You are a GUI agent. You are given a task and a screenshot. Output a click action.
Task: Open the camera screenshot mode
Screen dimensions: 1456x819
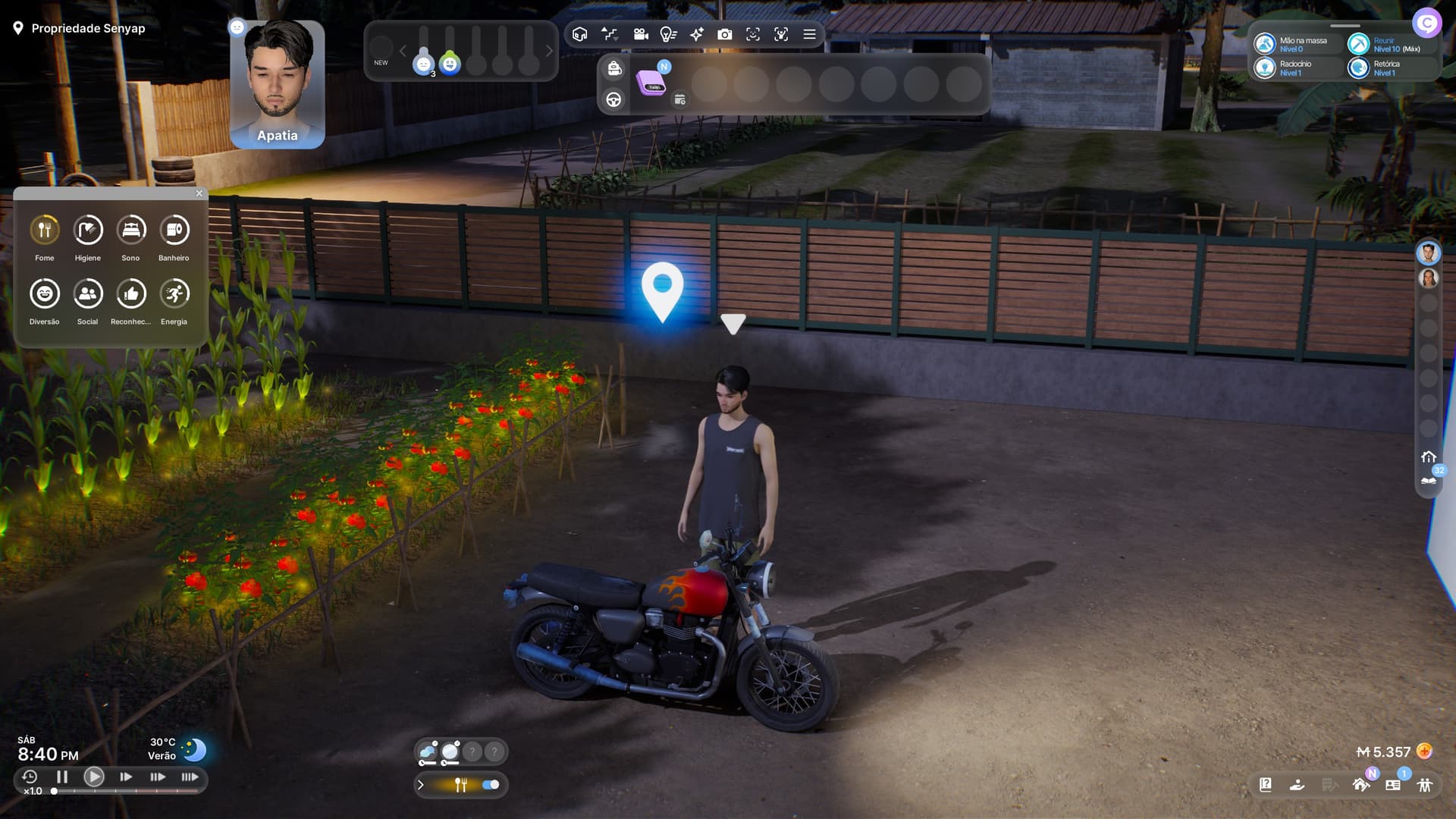click(x=725, y=34)
